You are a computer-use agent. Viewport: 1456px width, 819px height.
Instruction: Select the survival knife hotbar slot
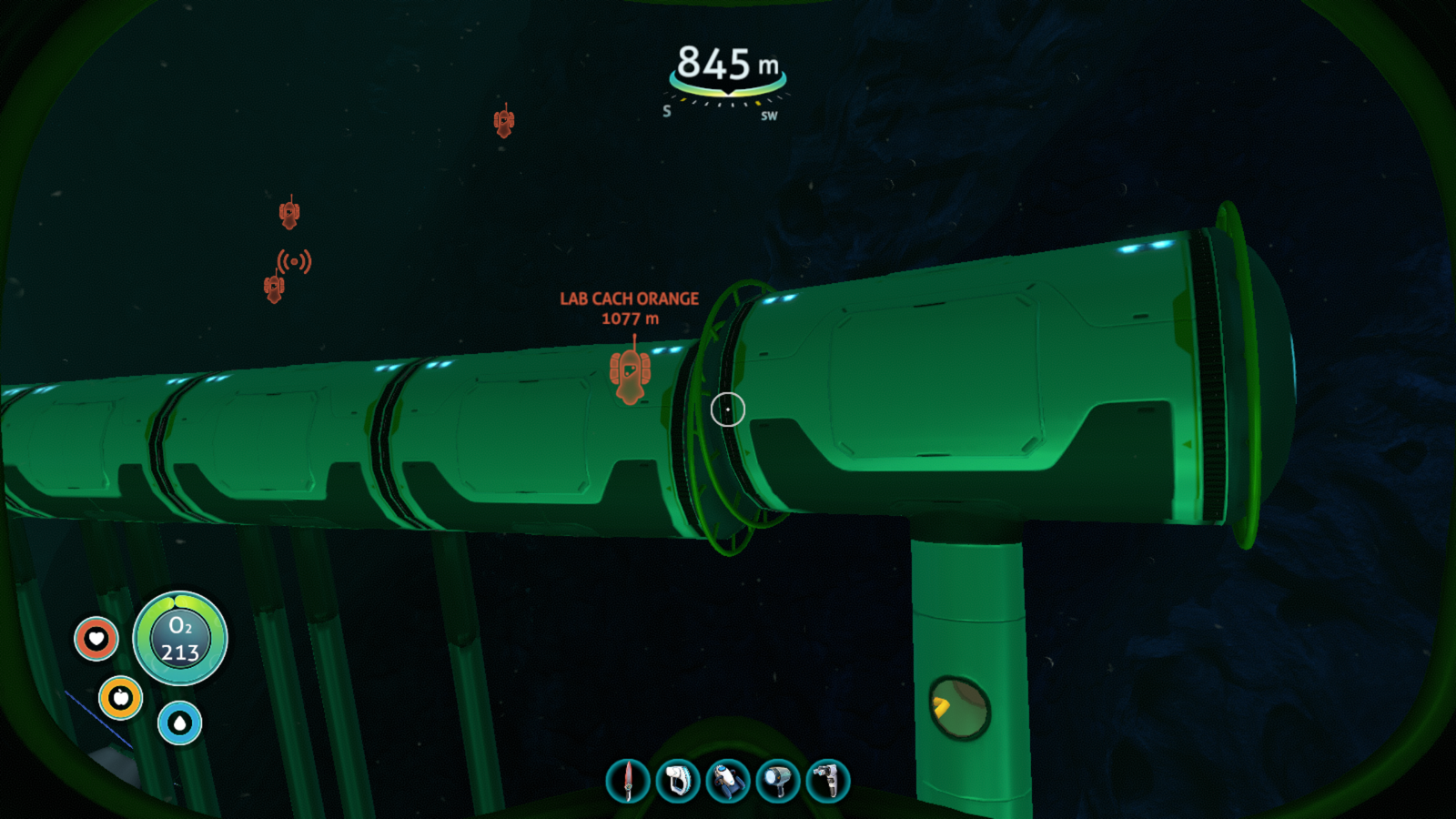(628, 781)
